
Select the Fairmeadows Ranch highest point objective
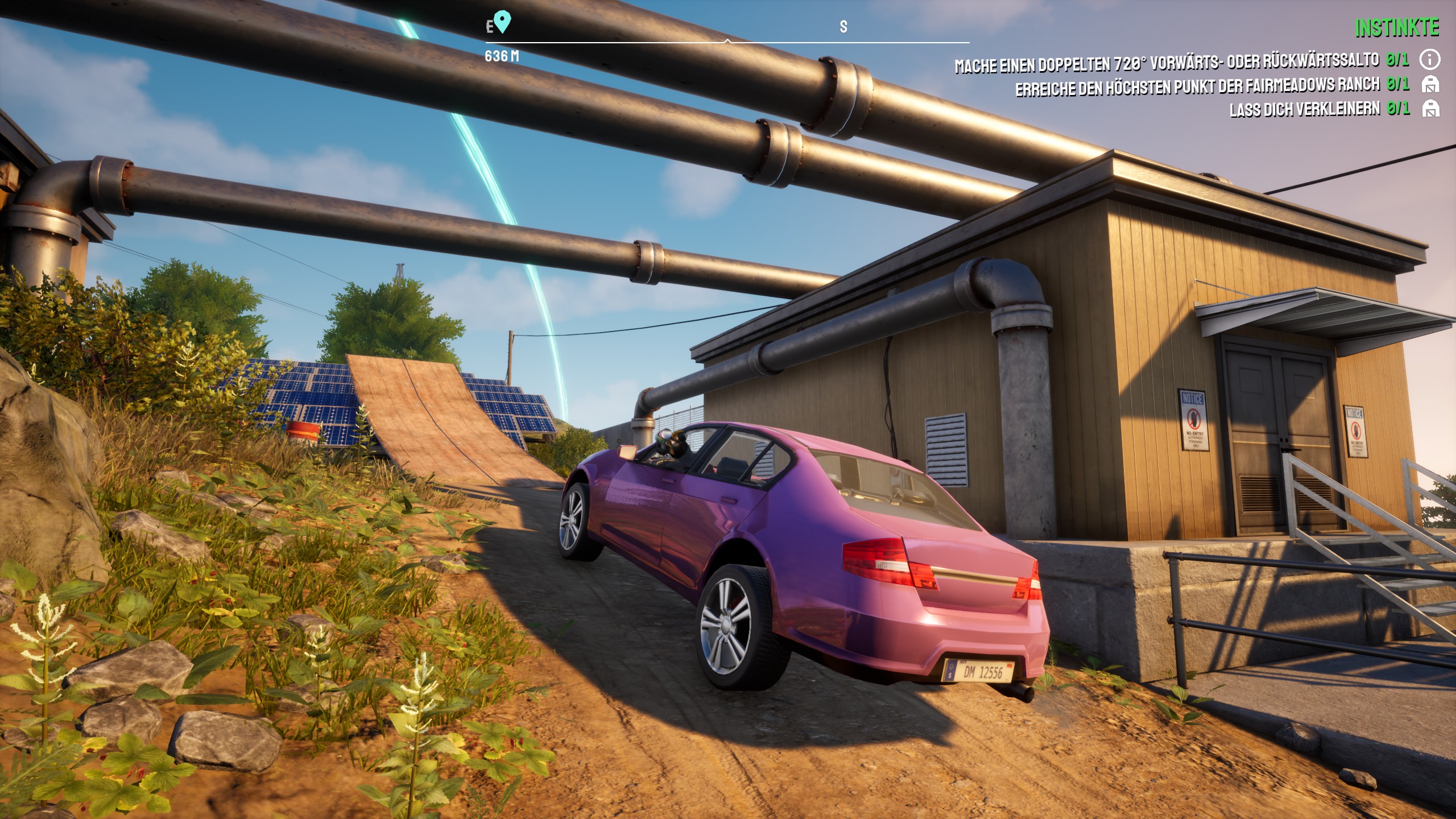coord(1197,87)
